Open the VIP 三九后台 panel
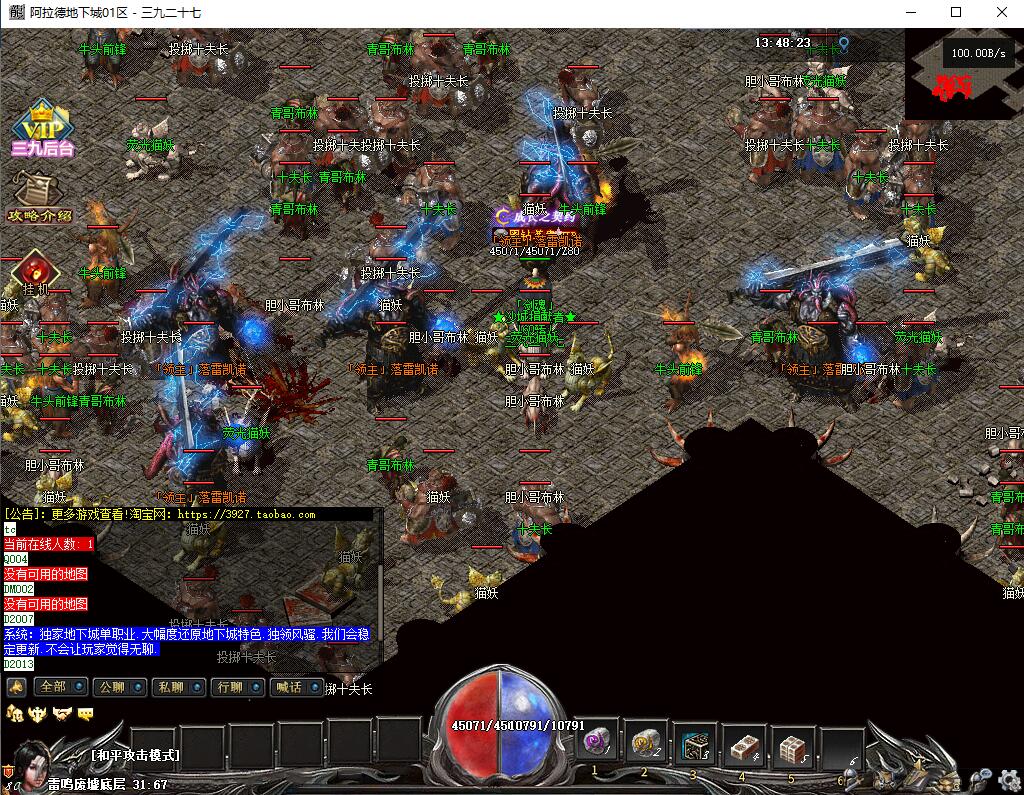 41,129
